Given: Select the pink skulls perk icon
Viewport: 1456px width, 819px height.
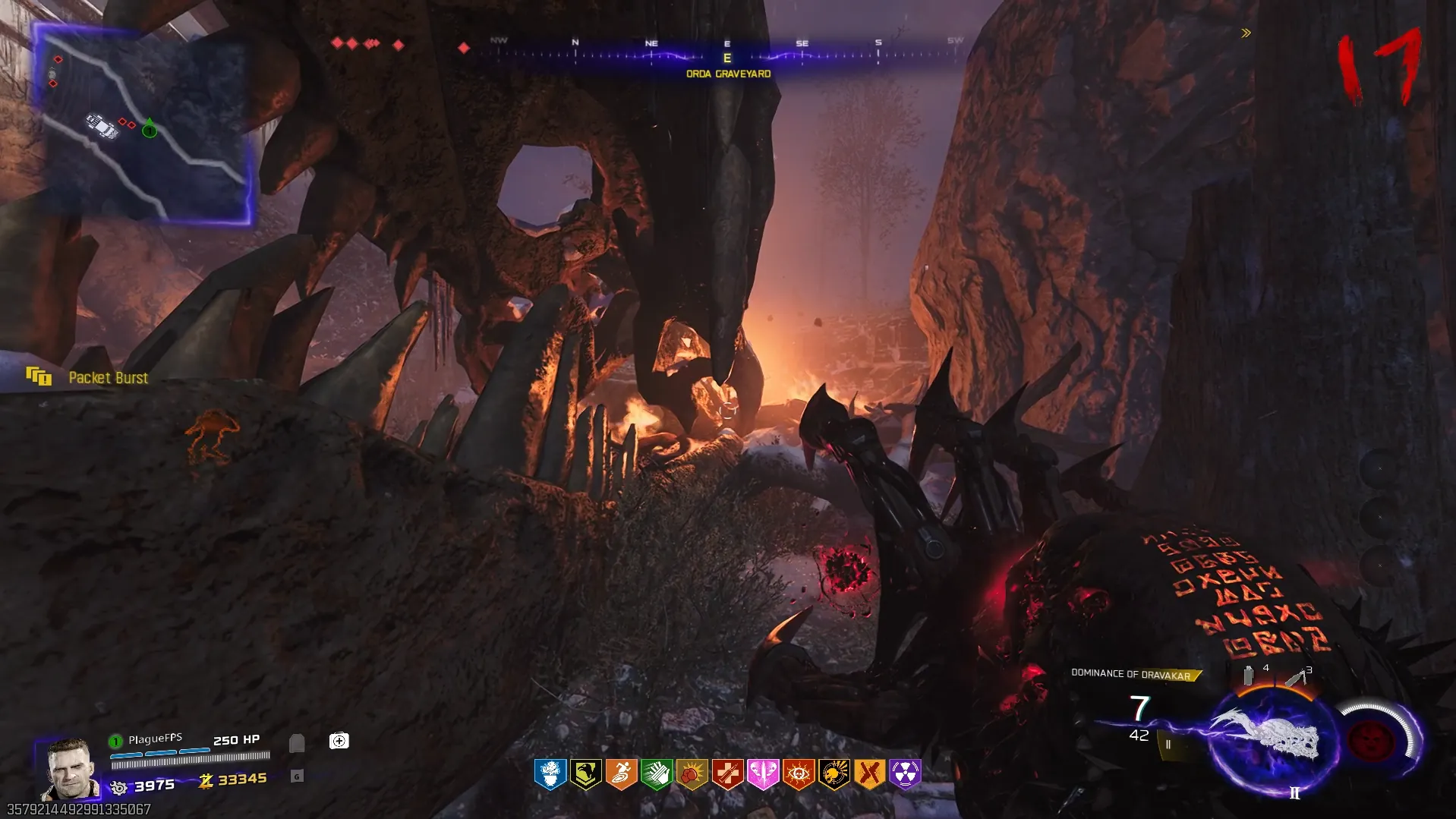Looking at the screenshot, I should click(x=763, y=773).
